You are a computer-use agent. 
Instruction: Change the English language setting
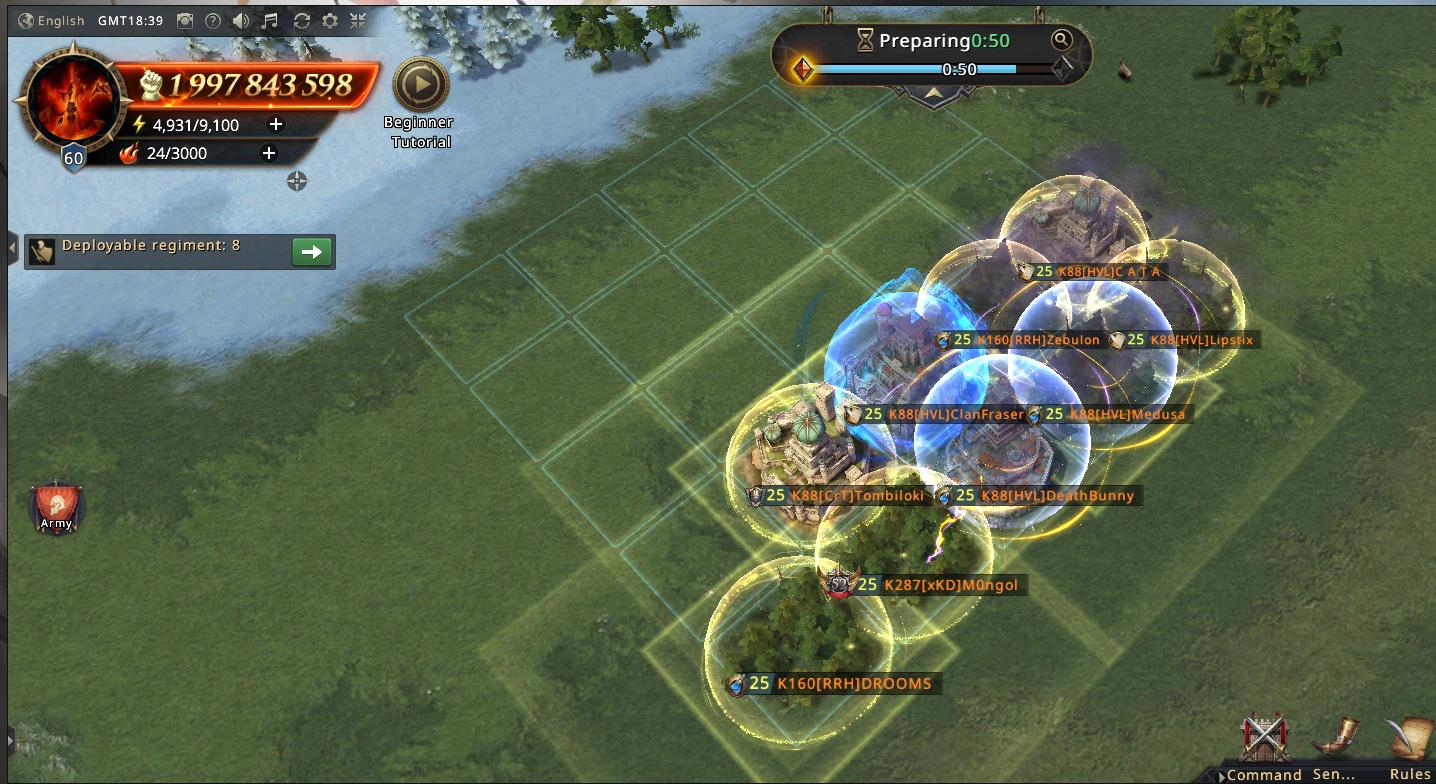(x=51, y=21)
